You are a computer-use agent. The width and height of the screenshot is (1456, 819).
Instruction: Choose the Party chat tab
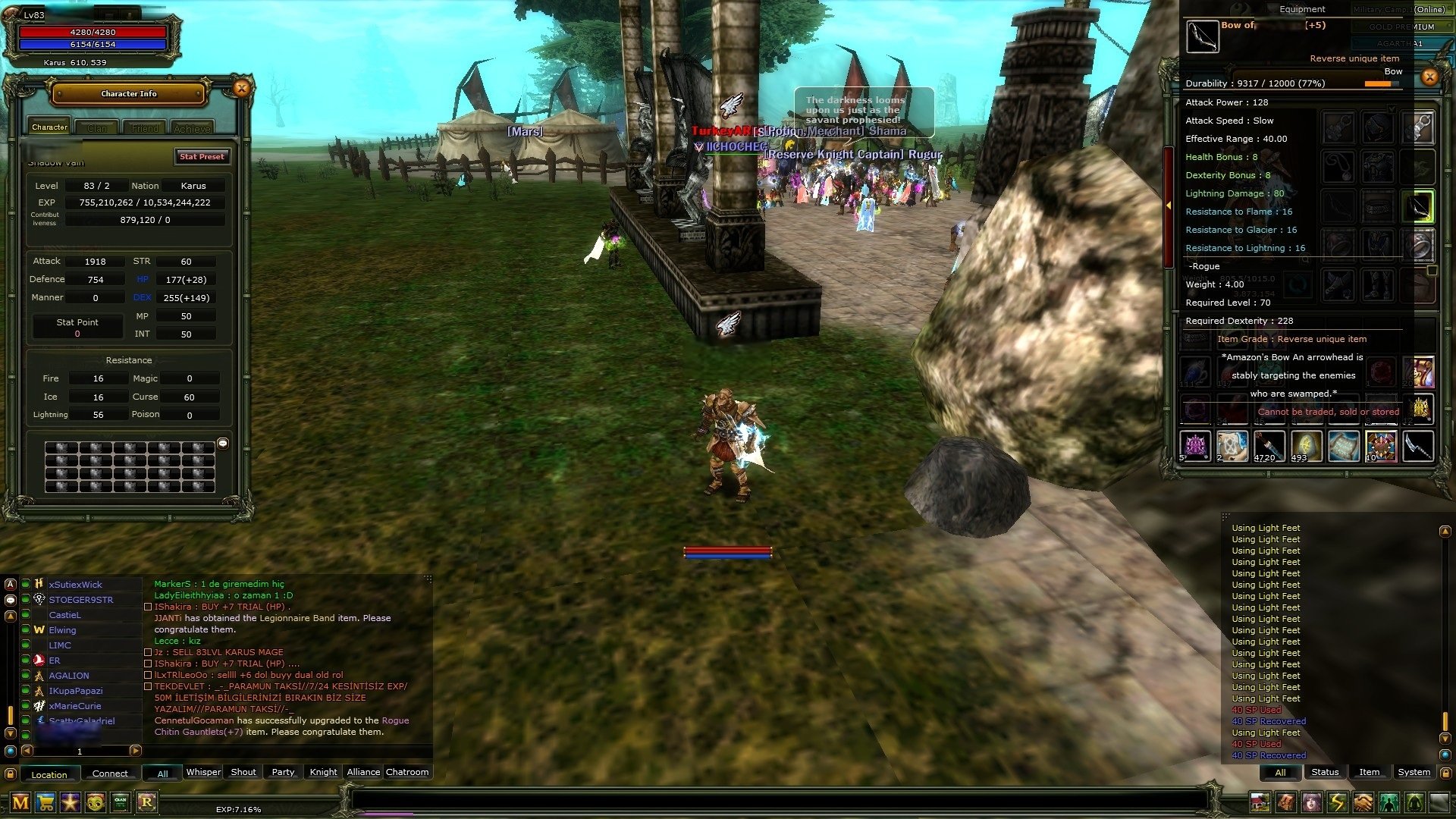283,772
